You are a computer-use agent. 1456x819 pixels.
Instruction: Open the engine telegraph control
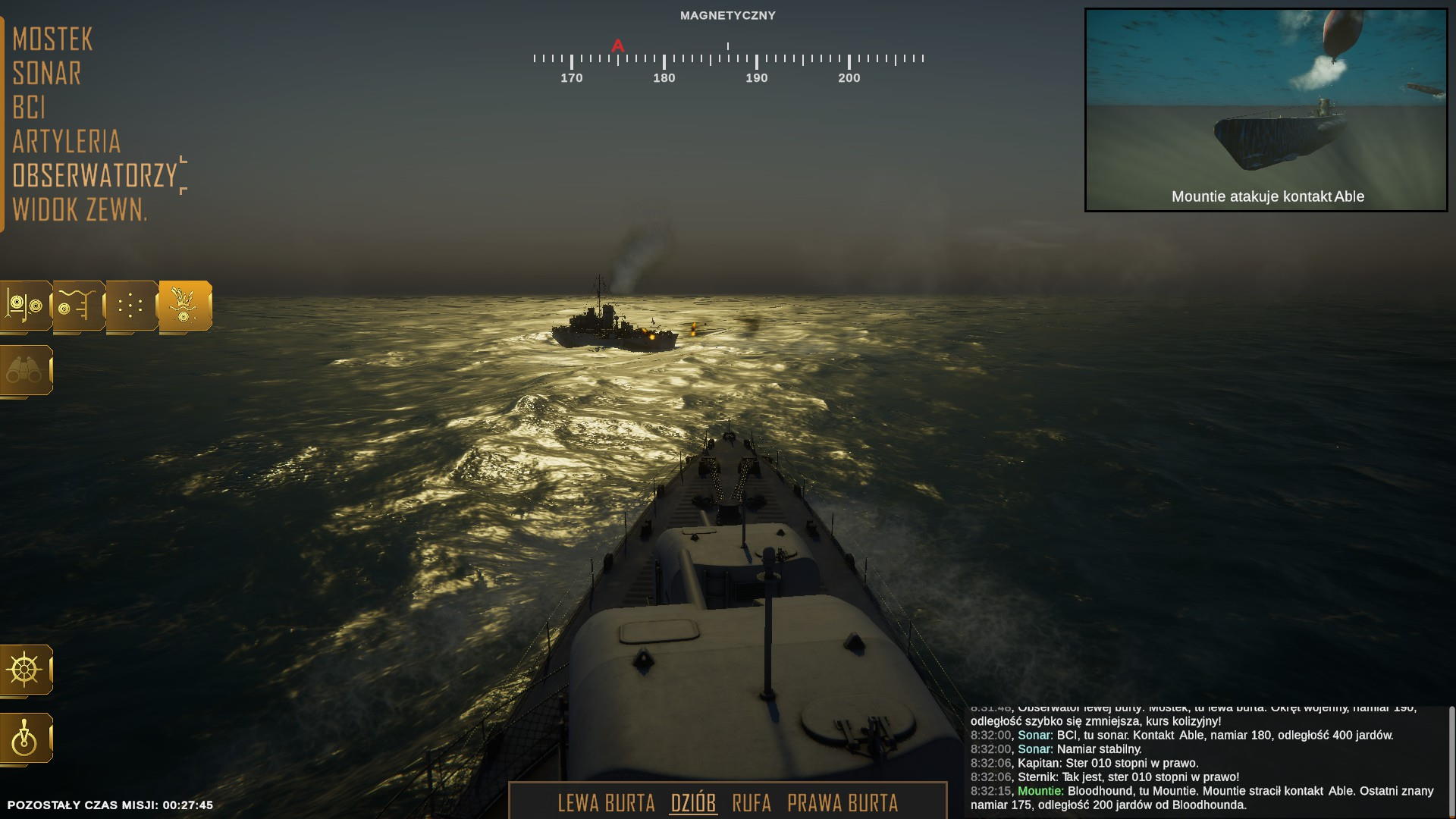point(25,738)
